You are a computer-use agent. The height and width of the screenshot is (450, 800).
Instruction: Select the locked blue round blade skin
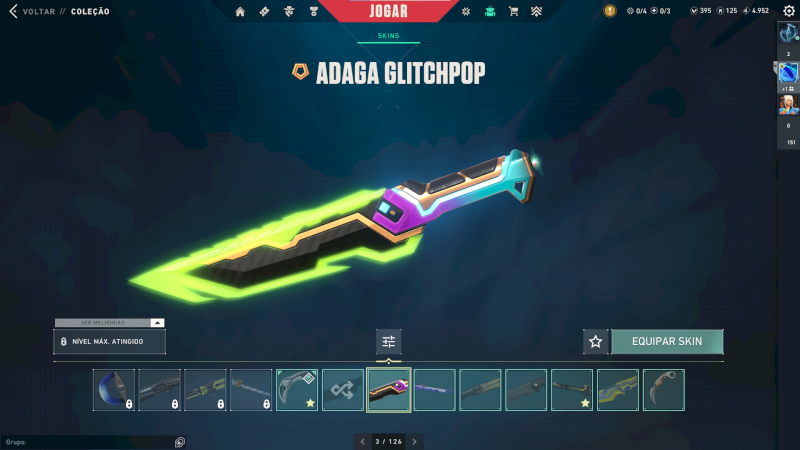[x=114, y=390]
